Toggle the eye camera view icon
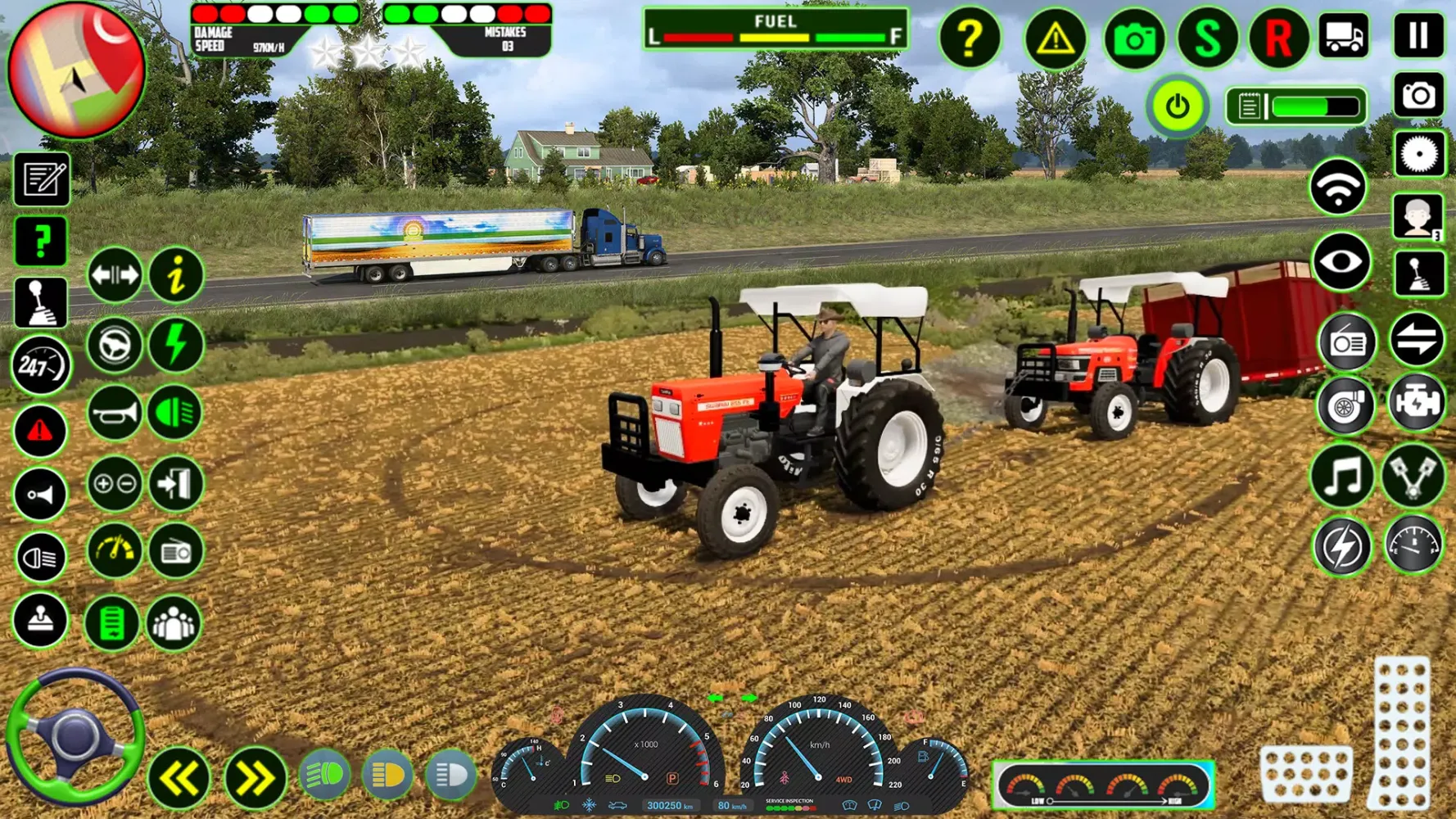 1341,260
